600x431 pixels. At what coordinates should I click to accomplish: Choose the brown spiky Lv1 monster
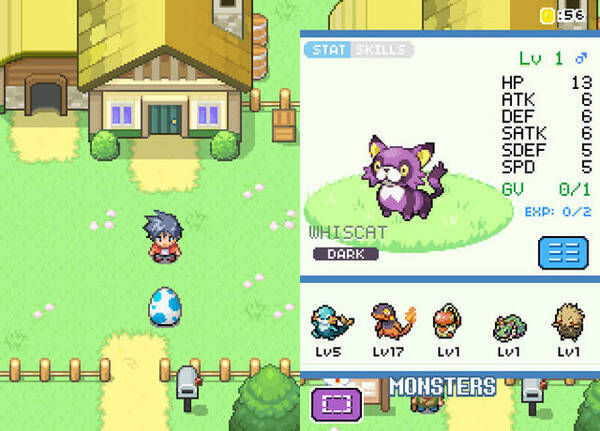pyautogui.click(x=567, y=322)
